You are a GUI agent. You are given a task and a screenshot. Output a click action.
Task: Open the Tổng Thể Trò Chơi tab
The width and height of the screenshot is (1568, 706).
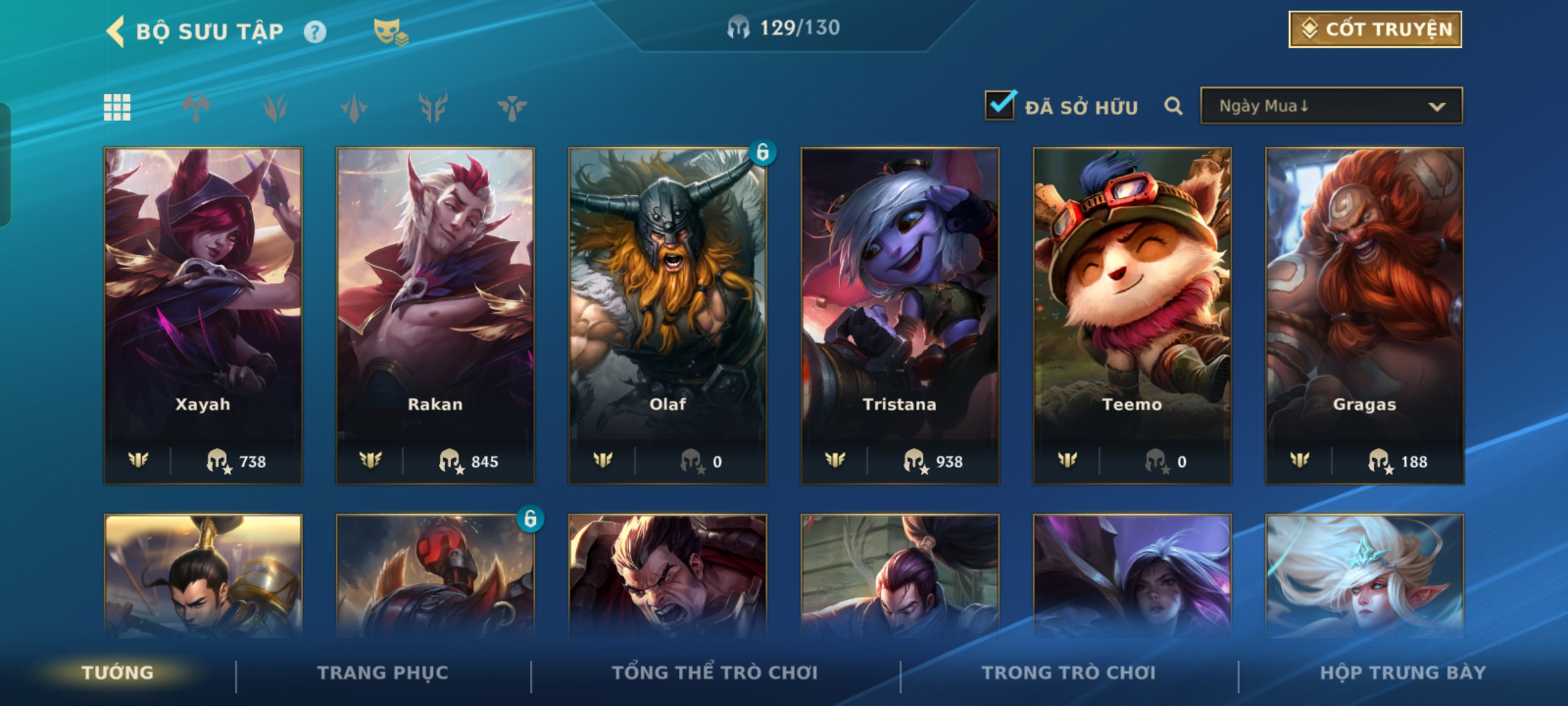[x=715, y=673]
